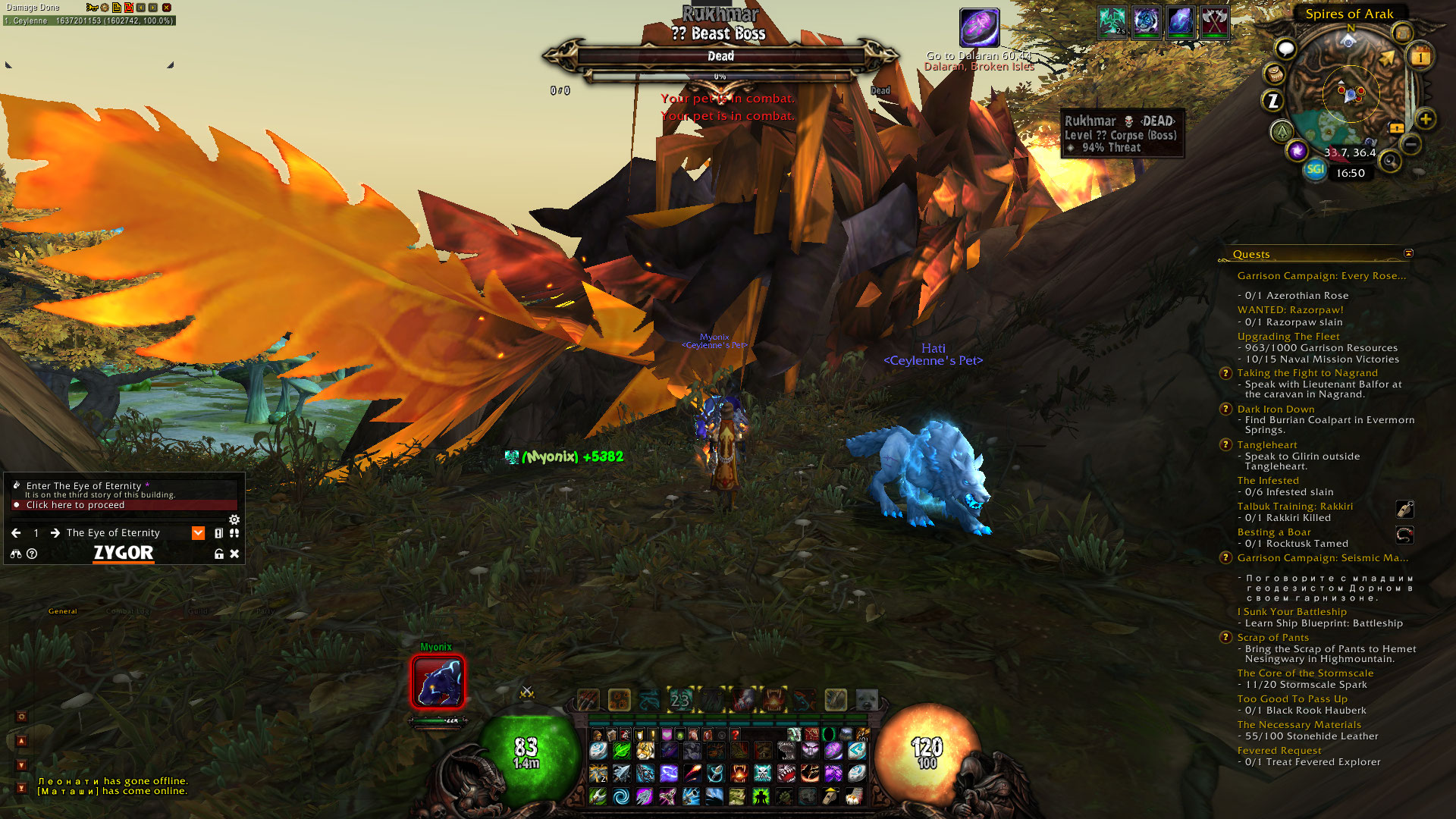Collapse the Quests tracker header

(x=1408, y=253)
